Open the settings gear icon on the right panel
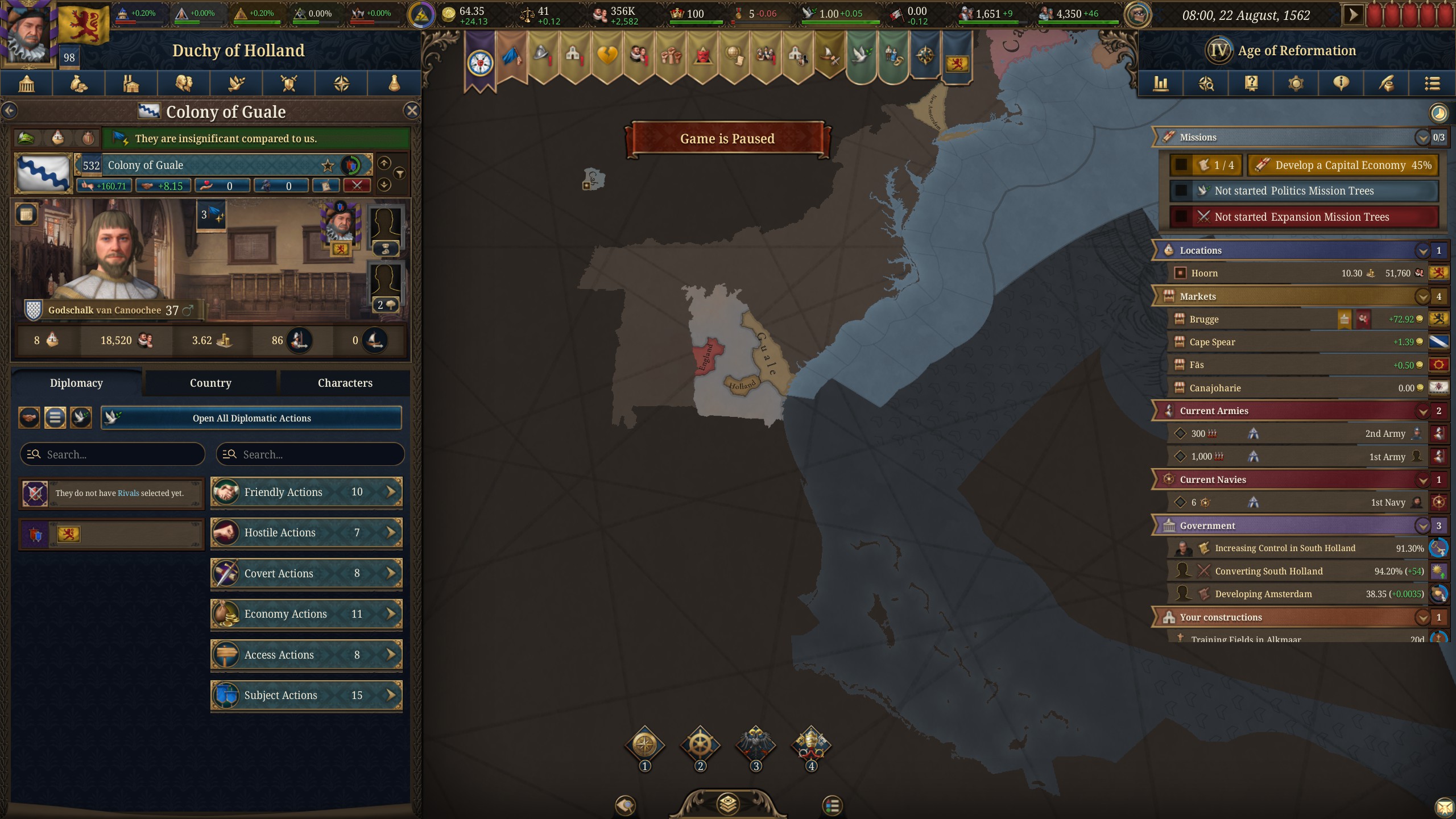 tap(1296, 84)
